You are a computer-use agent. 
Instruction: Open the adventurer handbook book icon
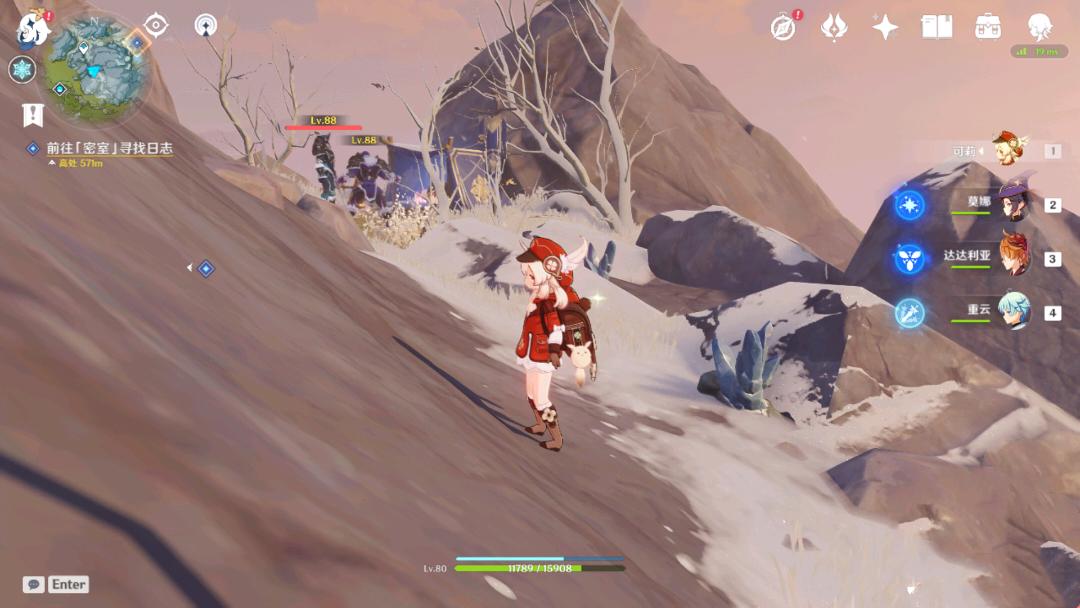tap(937, 27)
